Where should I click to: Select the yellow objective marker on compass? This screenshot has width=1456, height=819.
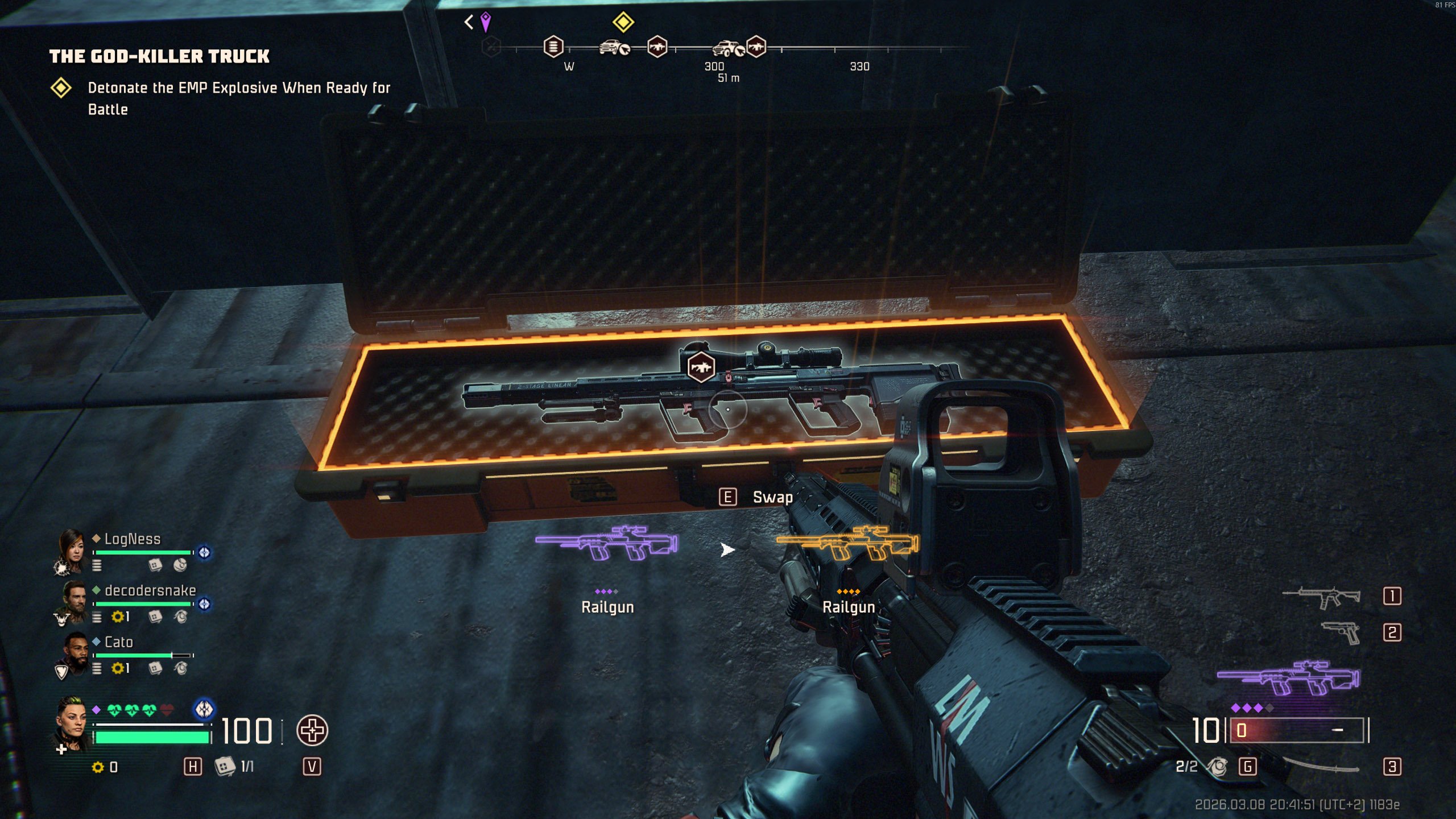coord(623,23)
